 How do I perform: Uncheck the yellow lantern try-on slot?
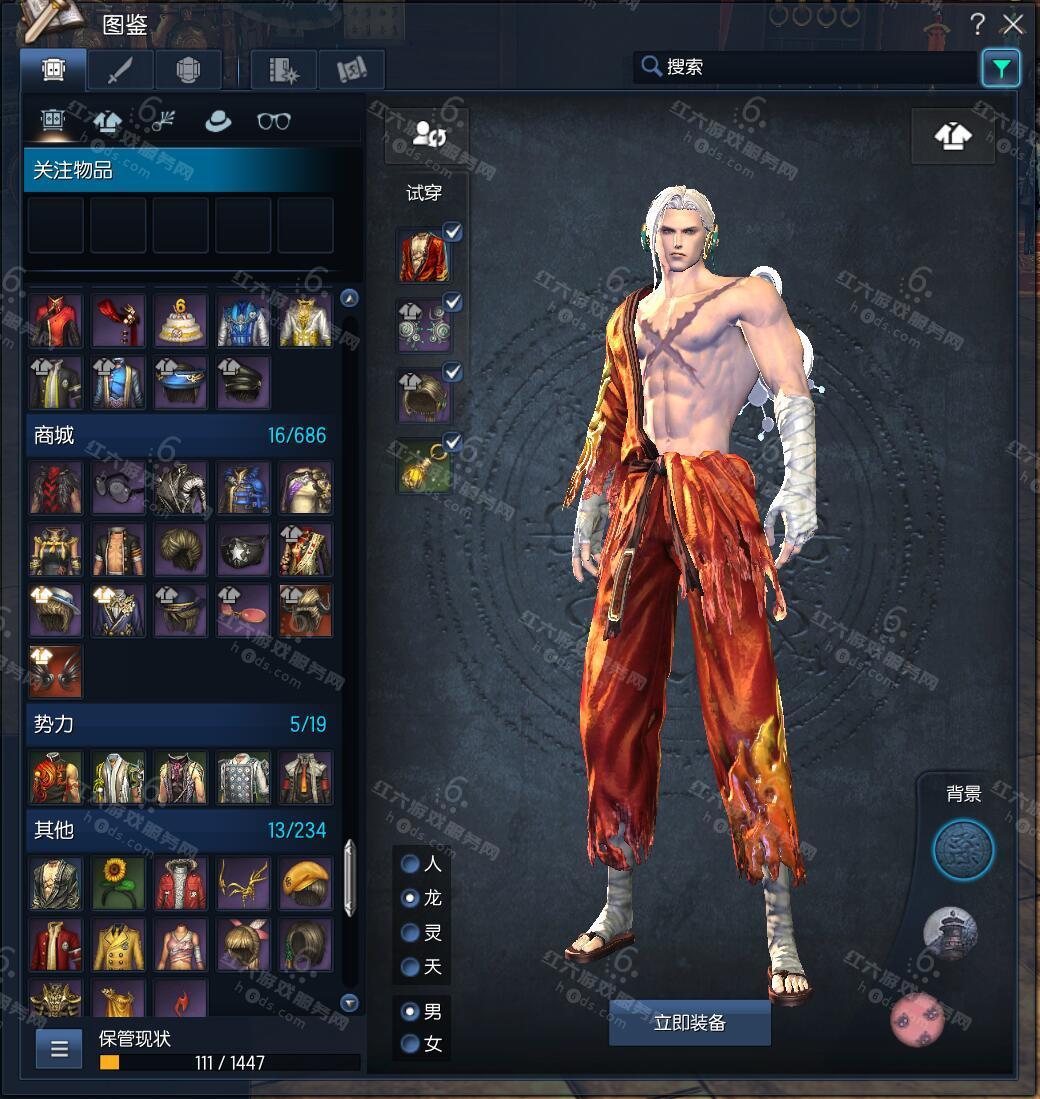[453, 441]
